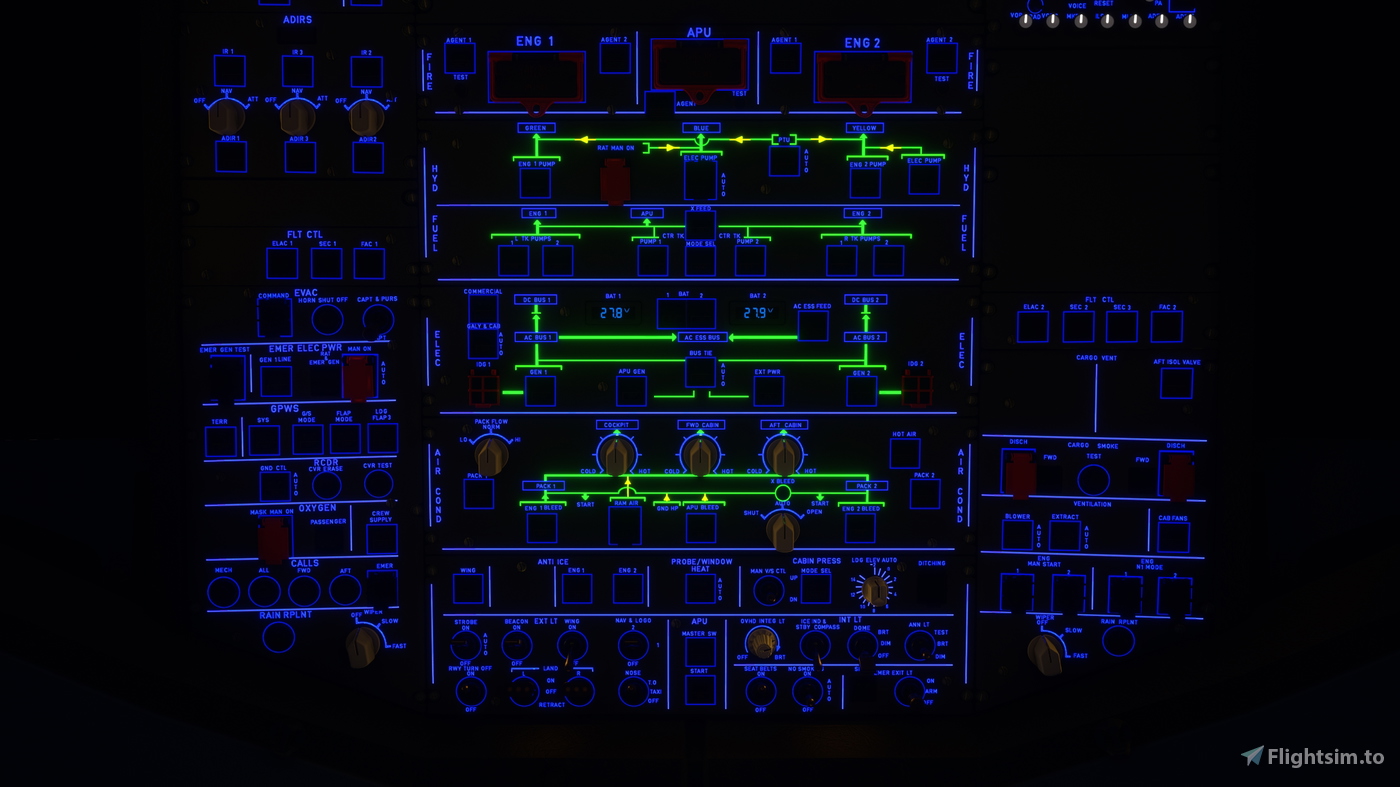
Task: Click the APU START button
Action: coord(700,690)
